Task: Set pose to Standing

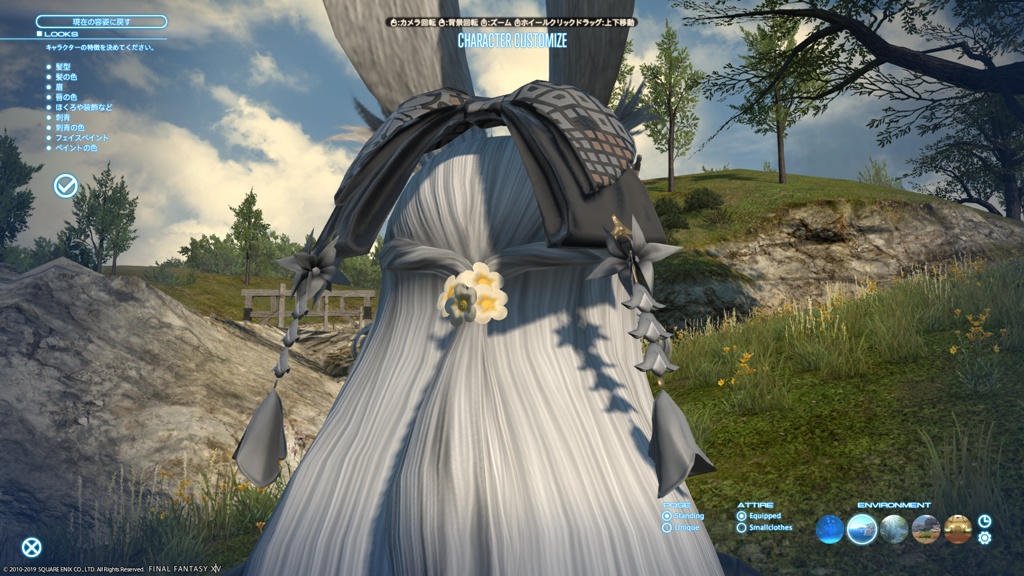Action: pos(667,516)
